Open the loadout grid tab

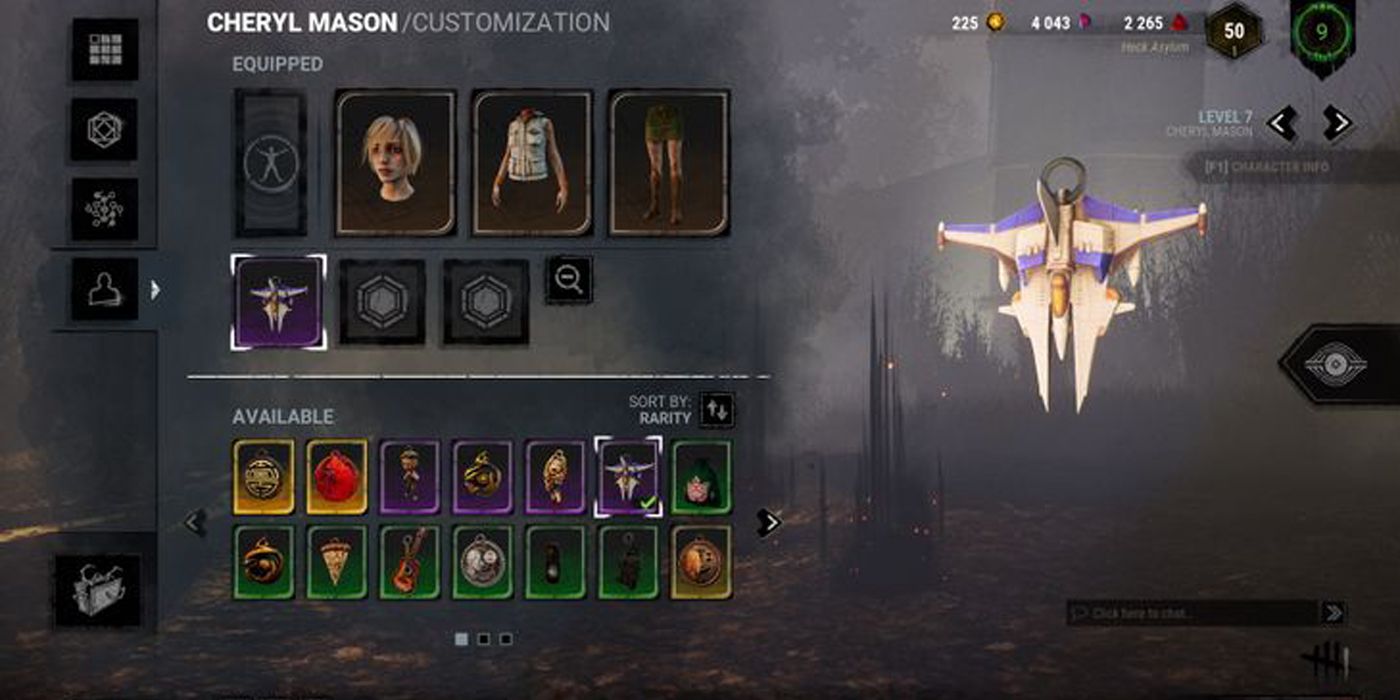(x=105, y=49)
